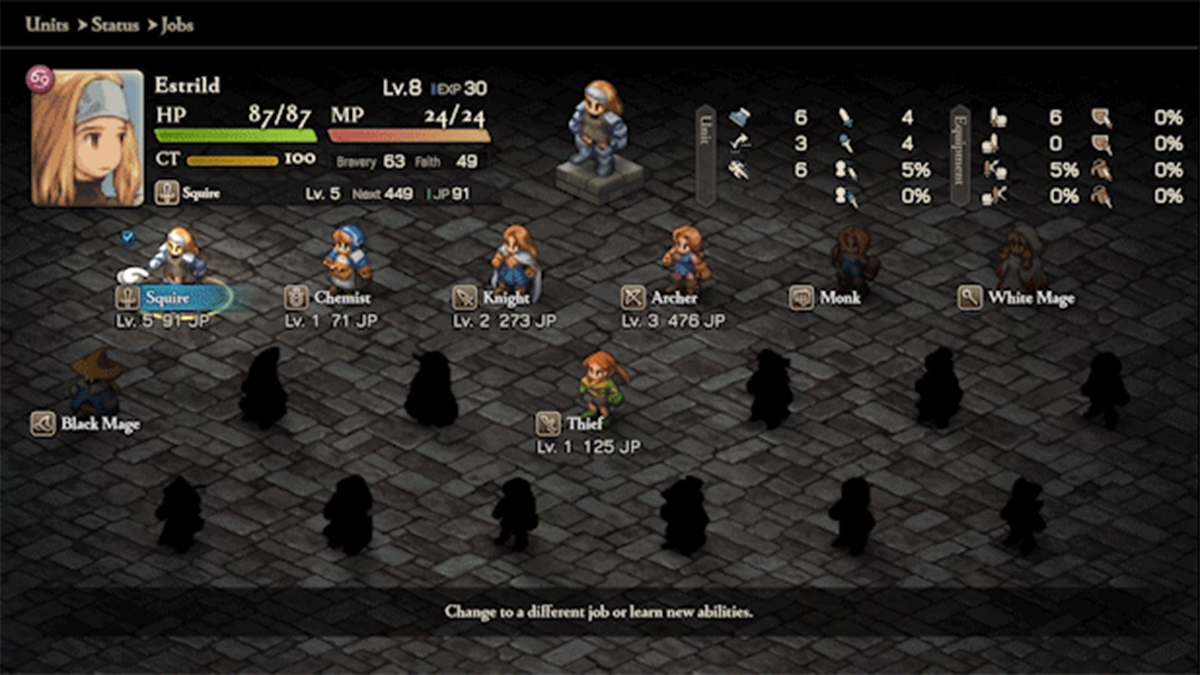Viewport: 1200px width, 675px height.
Task: Switch to the Equipment stats tab
Action: pyautogui.click(x=960, y=155)
